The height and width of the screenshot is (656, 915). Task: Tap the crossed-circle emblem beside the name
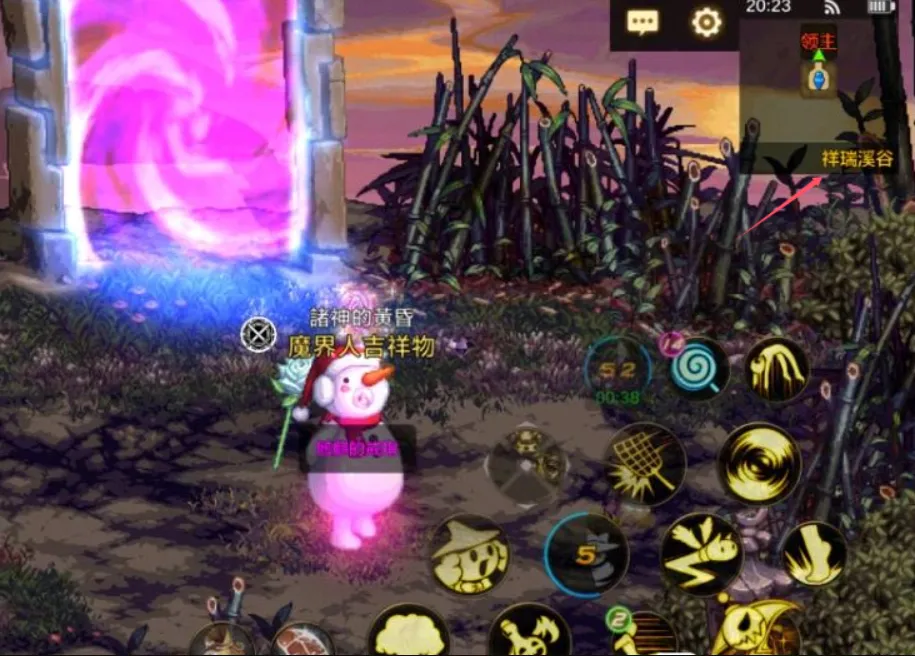[259, 333]
